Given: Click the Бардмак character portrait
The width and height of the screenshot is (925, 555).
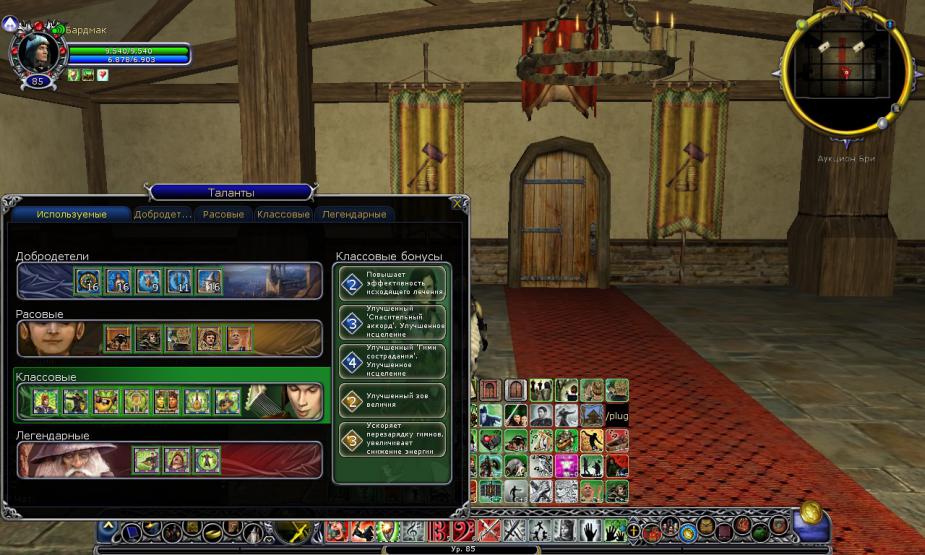Looking at the screenshot, I should [x=35, y=50].
